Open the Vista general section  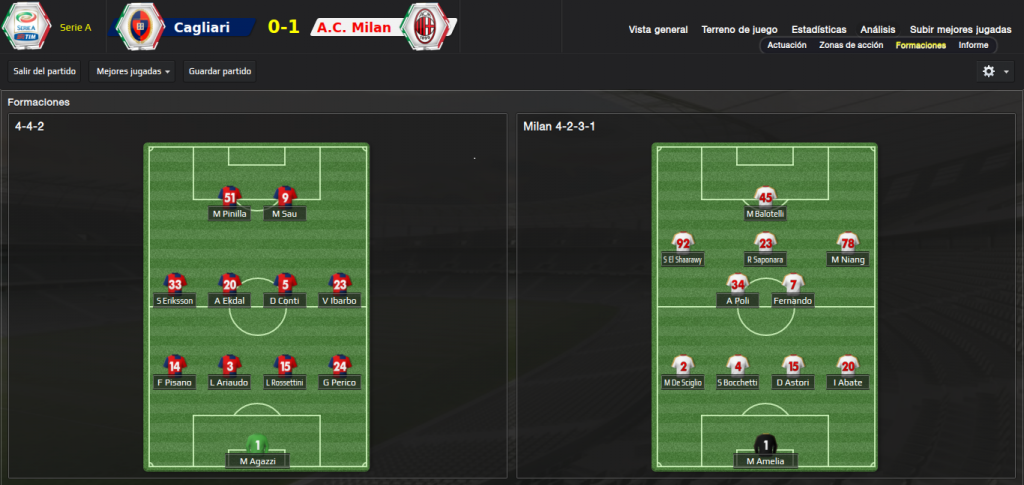pos(658,30)
